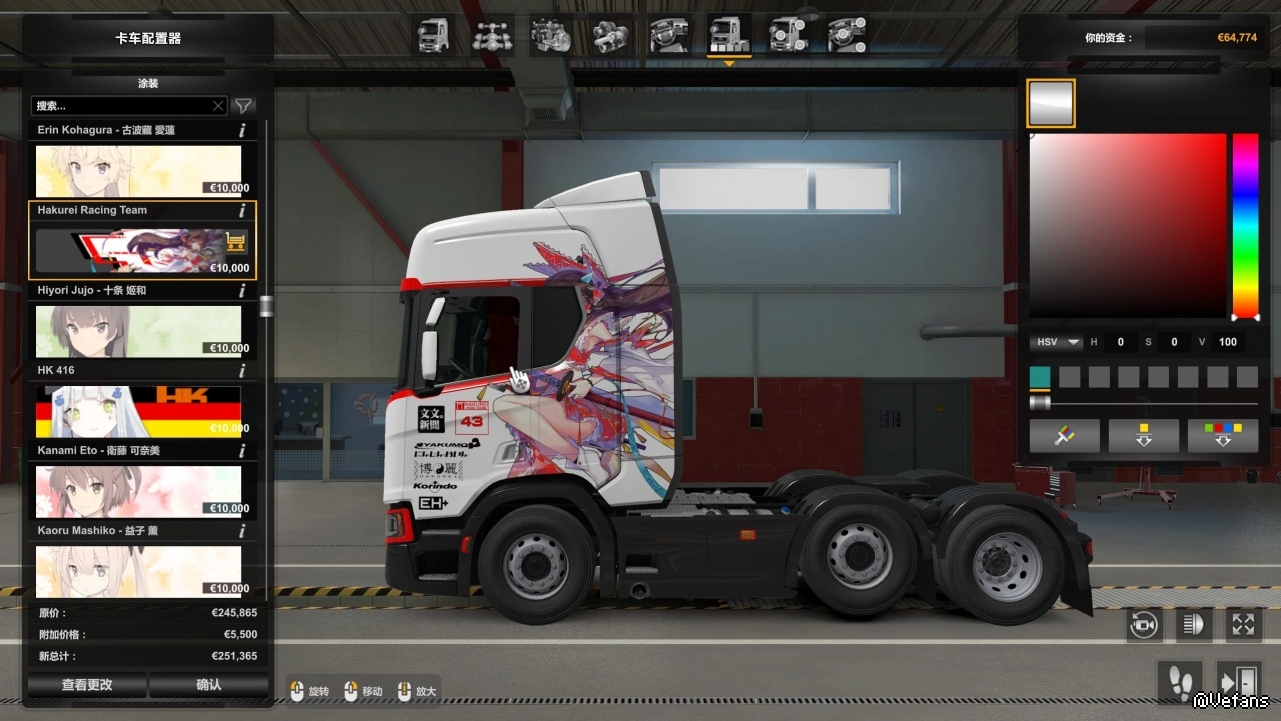Image resolution: width=1281 pixels, height=721 pixels.
Task: Select the Kanami Eto paint job
Action: tap(139, 491)
